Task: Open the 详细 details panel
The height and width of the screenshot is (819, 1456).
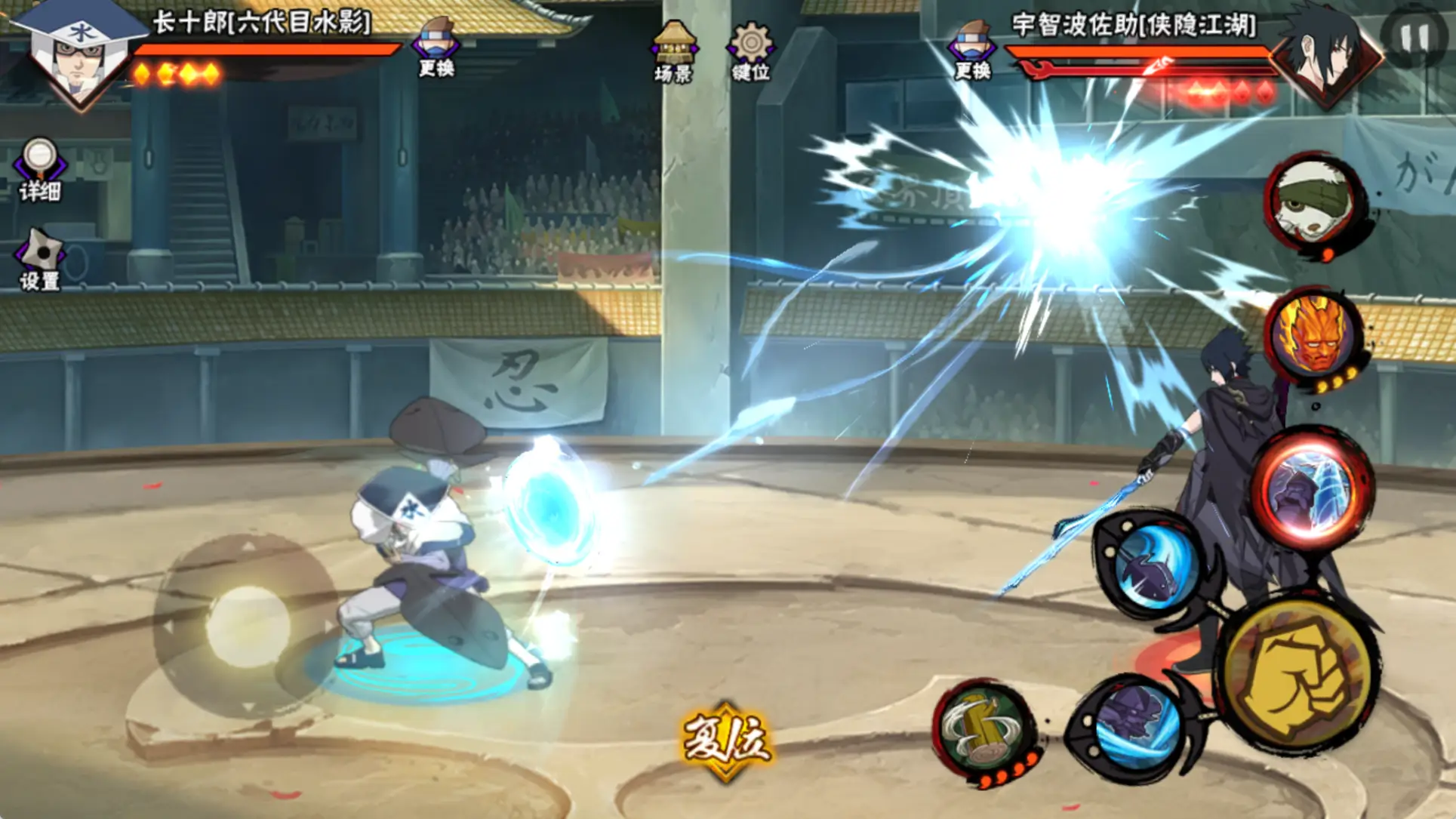Action: click(40, 169)
